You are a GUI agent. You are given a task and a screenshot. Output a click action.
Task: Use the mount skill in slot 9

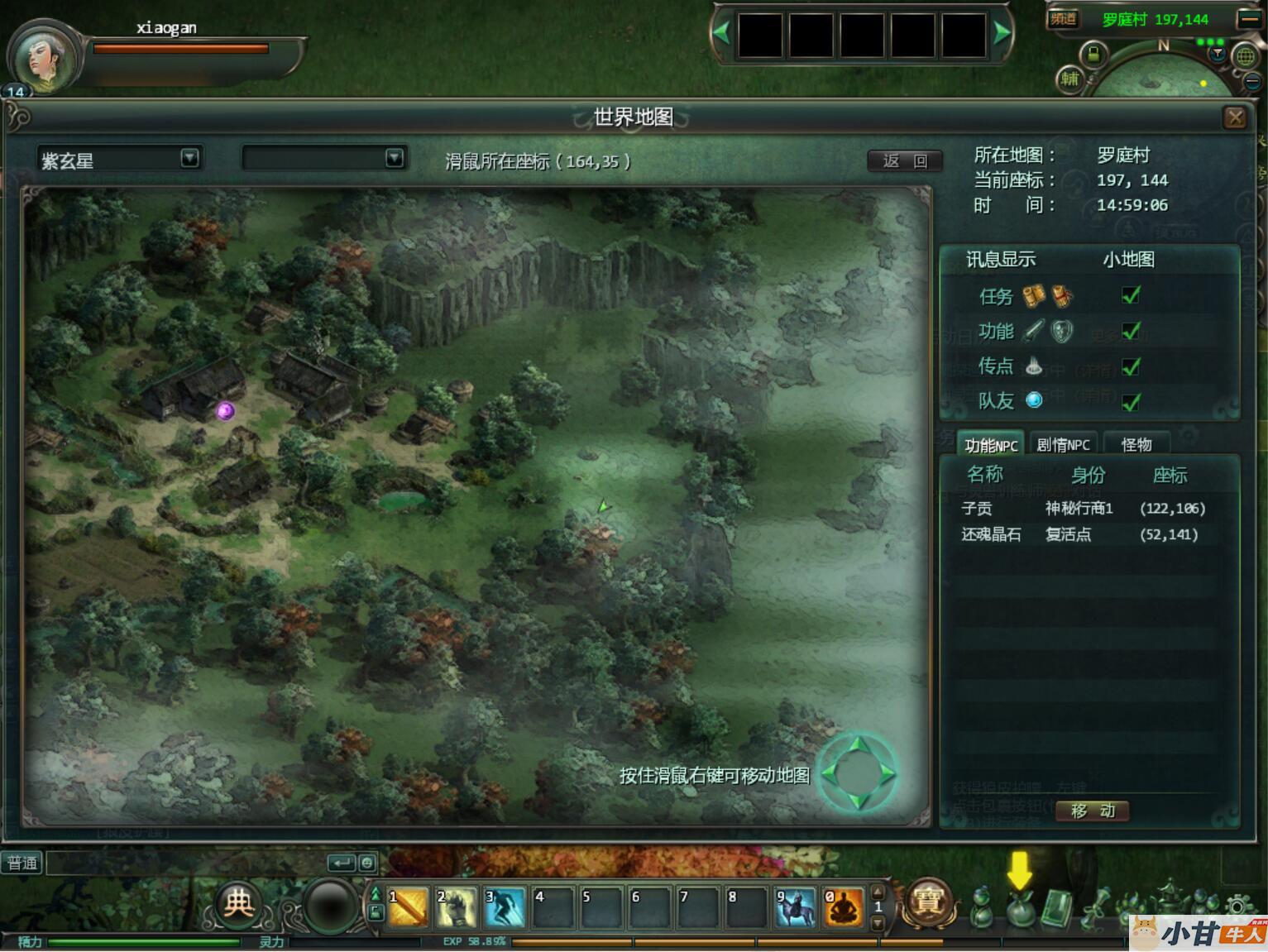[795, 907]
